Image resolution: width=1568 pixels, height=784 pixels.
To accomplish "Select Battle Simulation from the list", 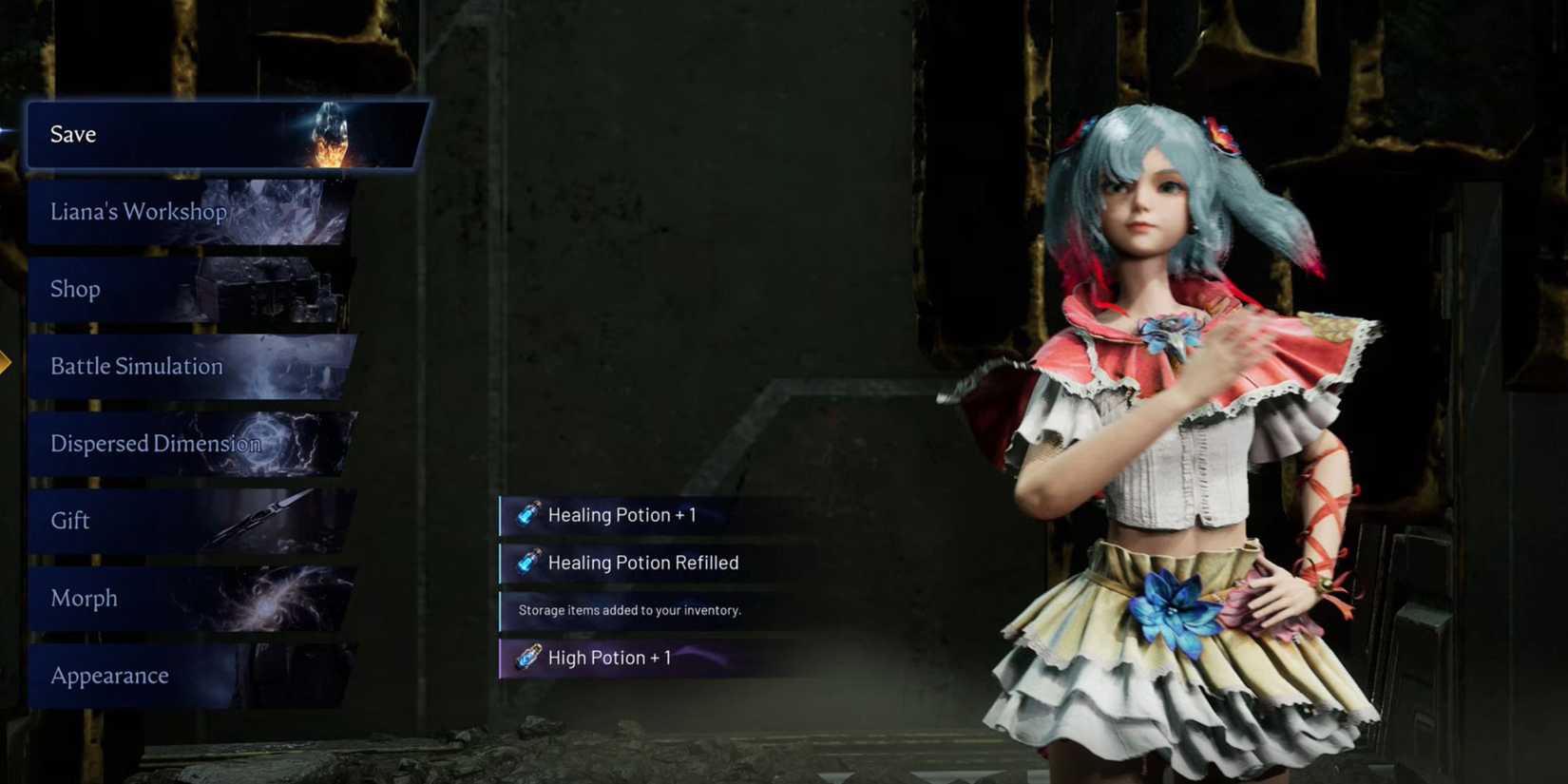I will click(x=136, y=366).
